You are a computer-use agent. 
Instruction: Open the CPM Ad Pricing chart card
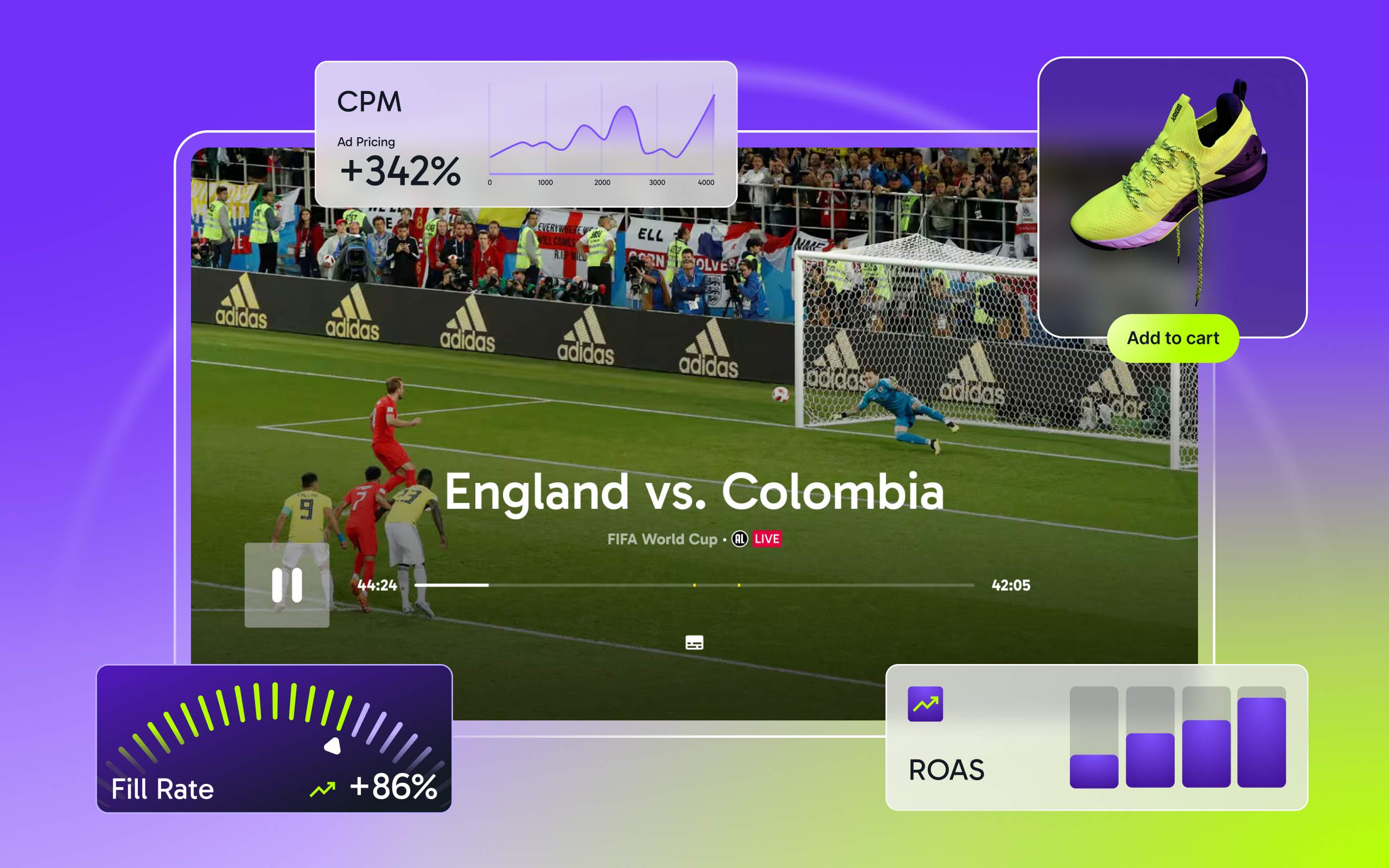click(x=526, y=135)
